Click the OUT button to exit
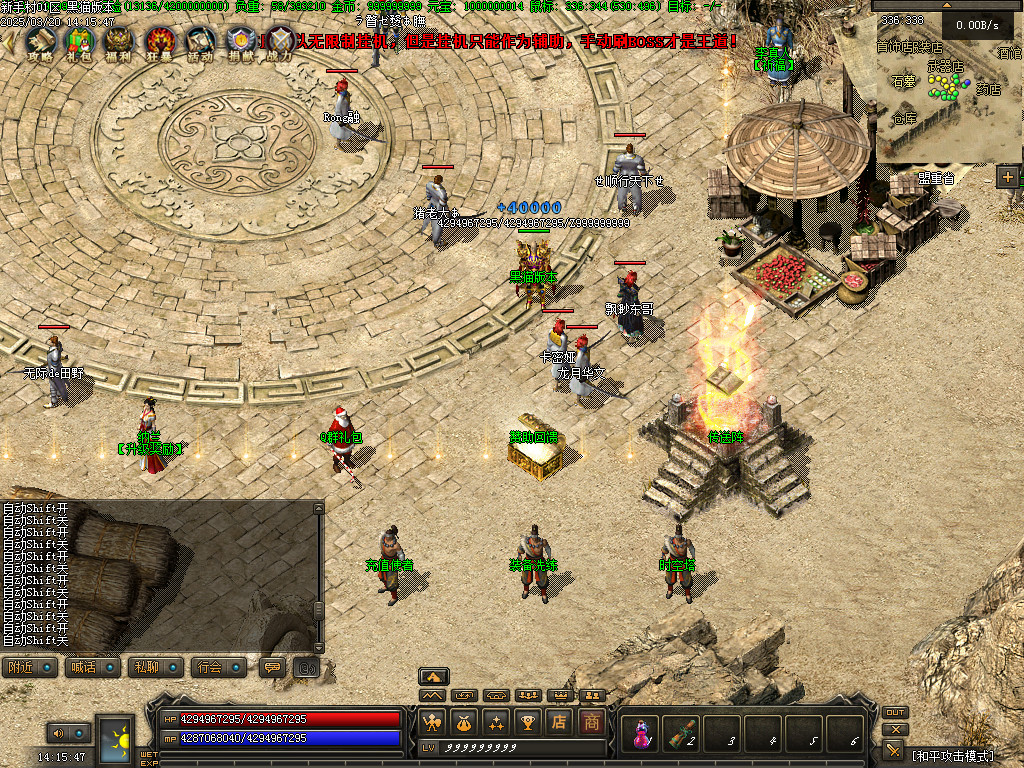1024x768 pixels. [895, 713]
